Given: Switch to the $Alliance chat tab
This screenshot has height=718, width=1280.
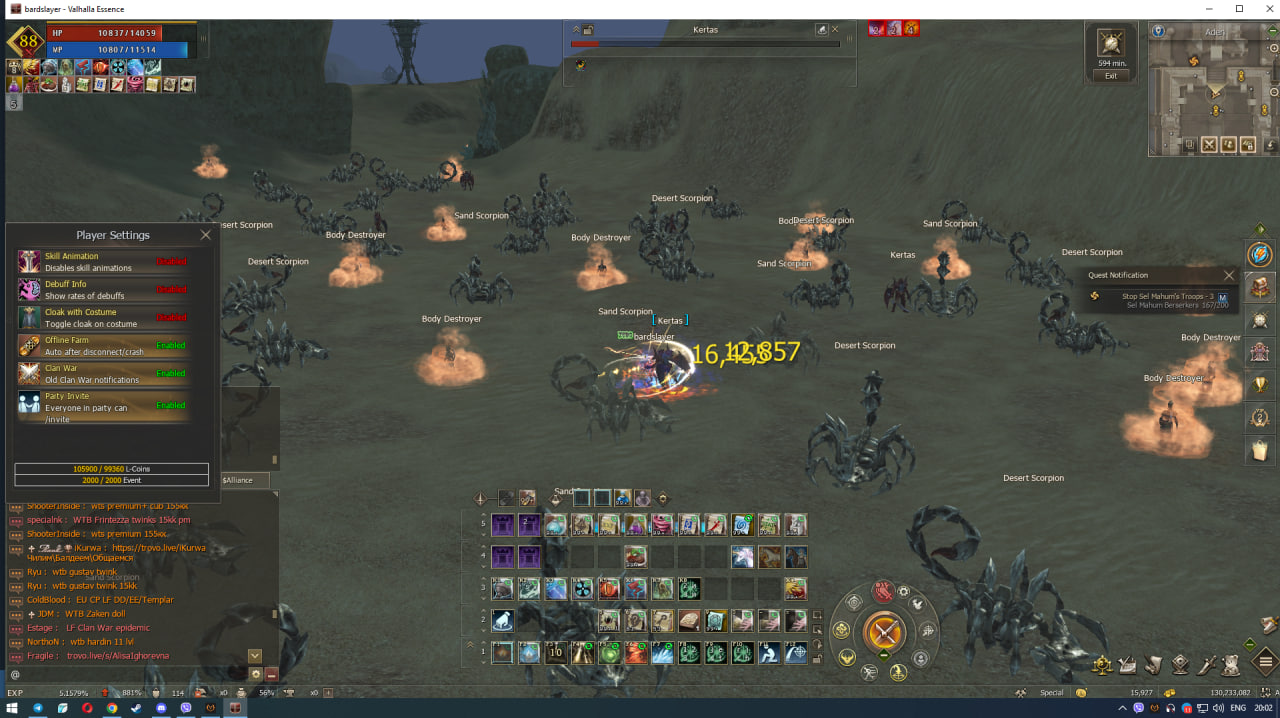Looking at the screenshot, I should pos(238,480).
